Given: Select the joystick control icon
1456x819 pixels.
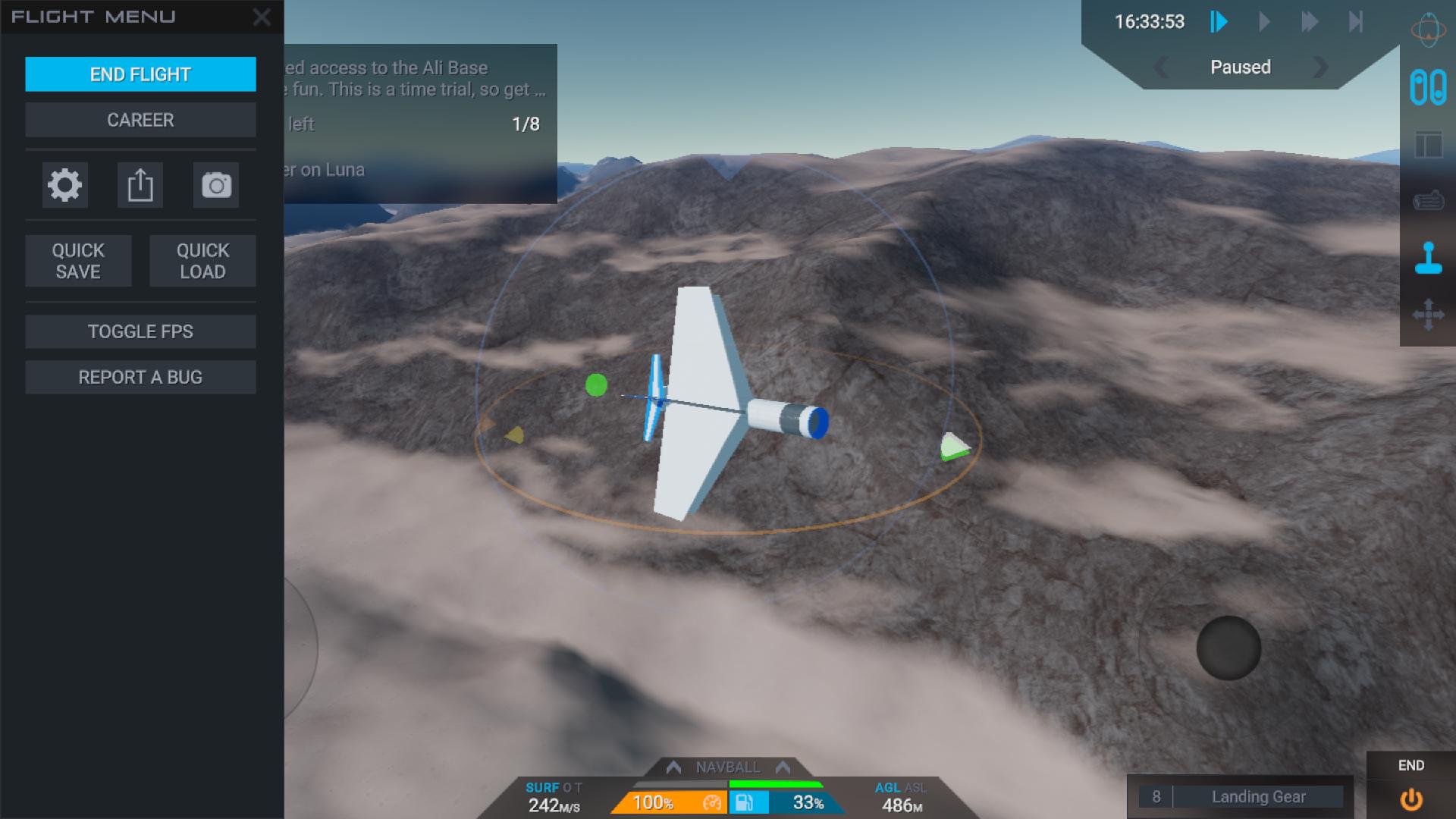Looking at the screenshot, I should (x=1428, y=258).
